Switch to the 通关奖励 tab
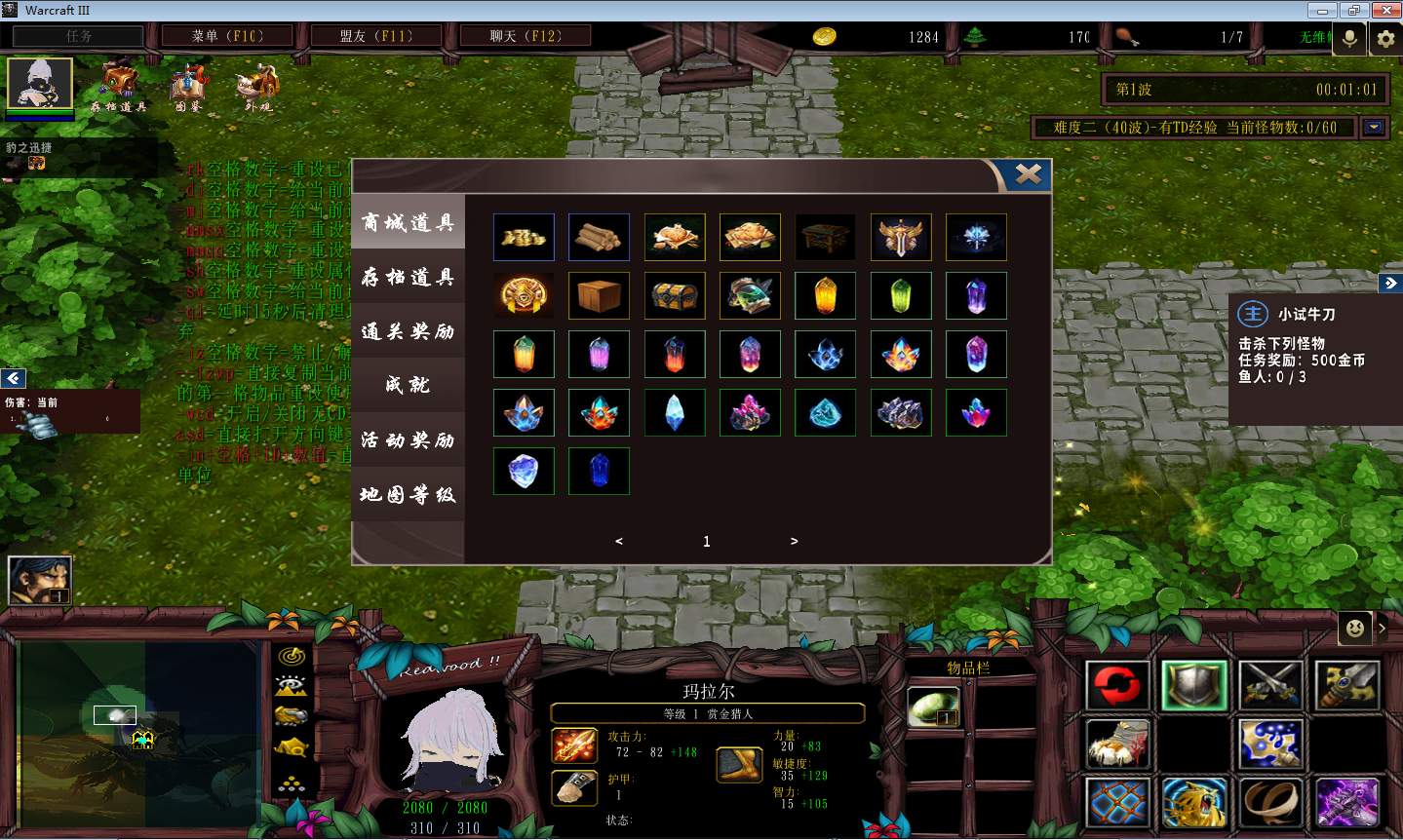1403x840 pixels. click(x=408, y=332)
